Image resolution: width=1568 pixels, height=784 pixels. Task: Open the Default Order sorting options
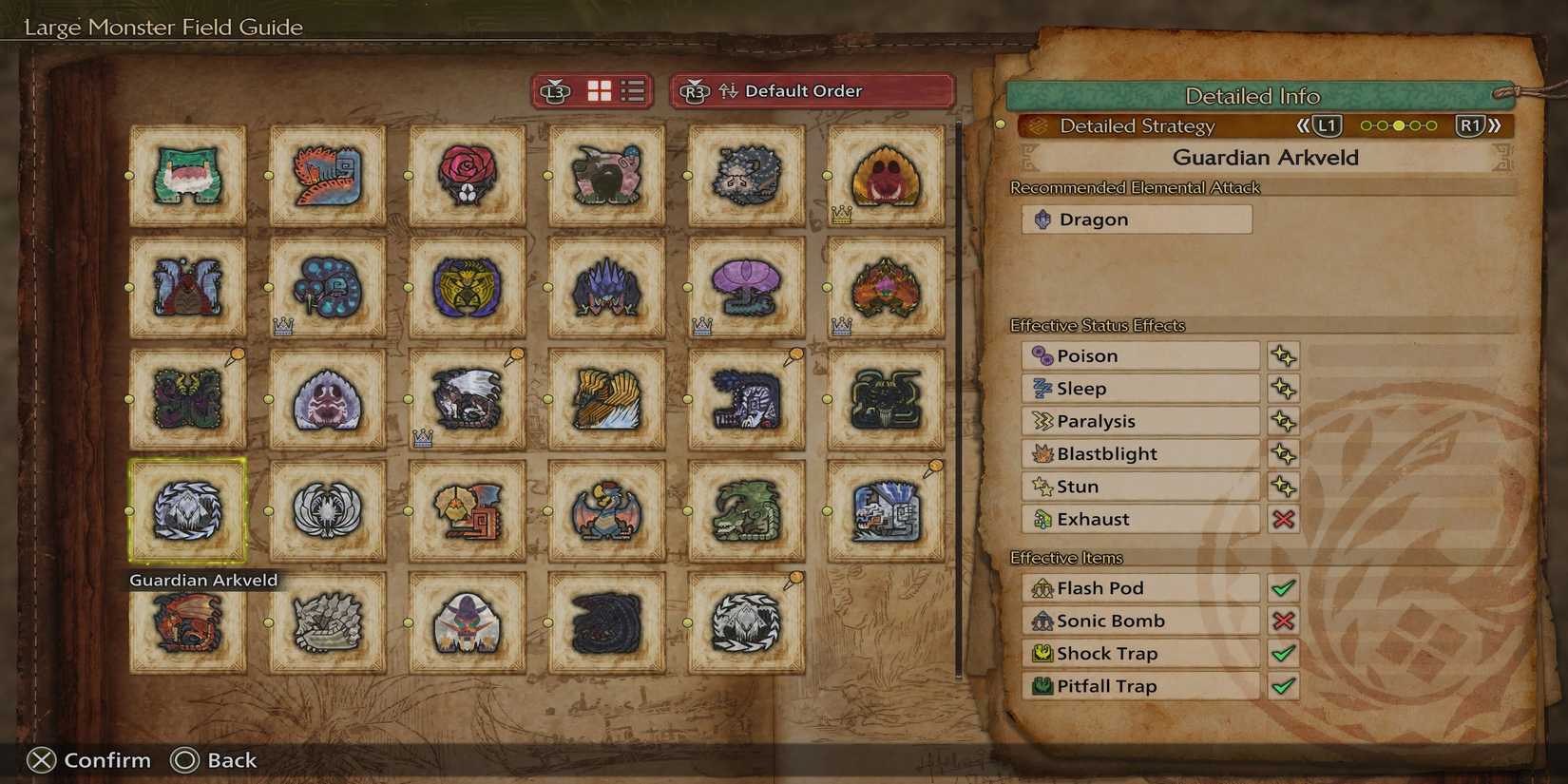tap(803, 90)
